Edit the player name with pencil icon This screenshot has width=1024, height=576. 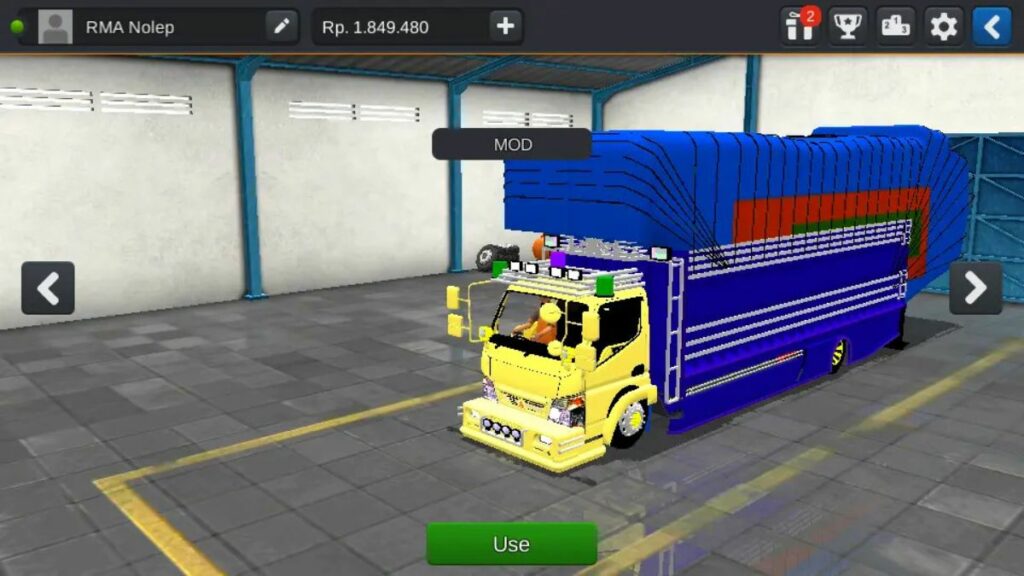(x=282, y=27)
